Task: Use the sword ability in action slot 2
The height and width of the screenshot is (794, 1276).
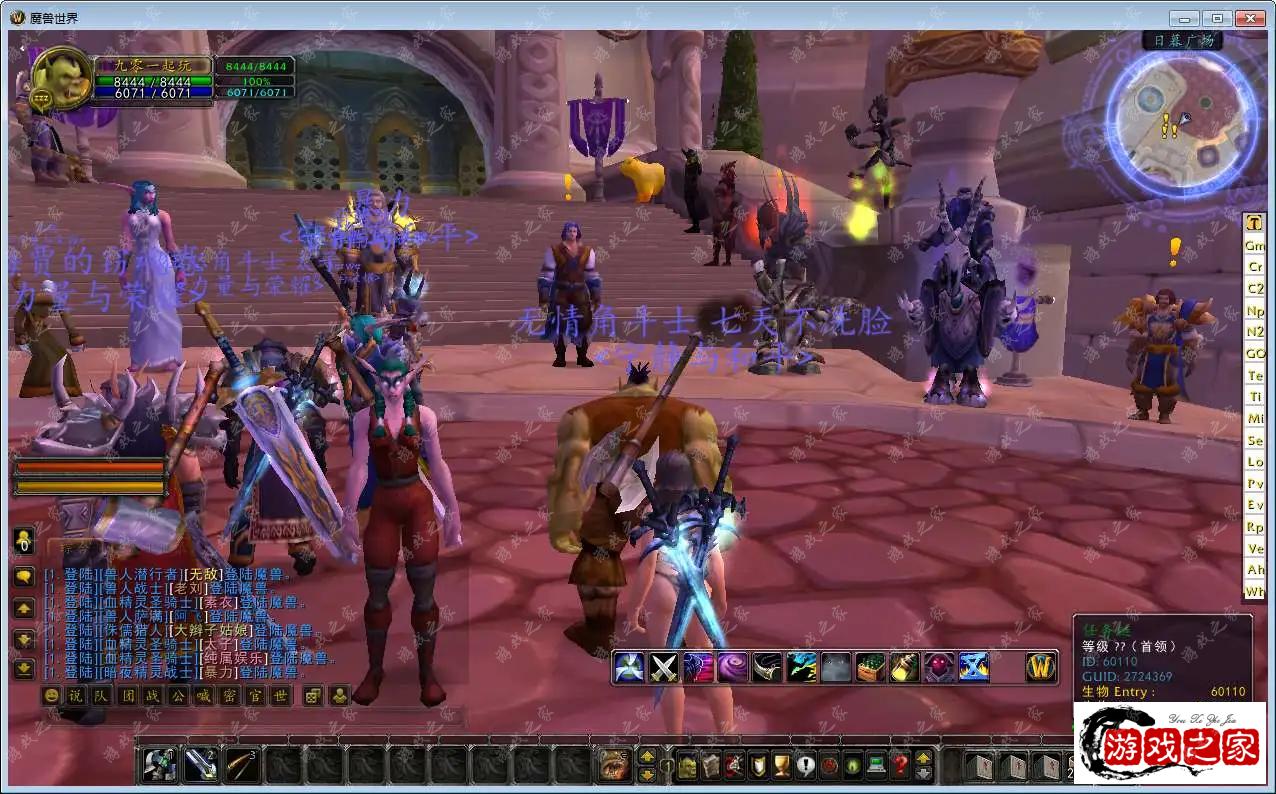Action: click(x=201, y=765)
